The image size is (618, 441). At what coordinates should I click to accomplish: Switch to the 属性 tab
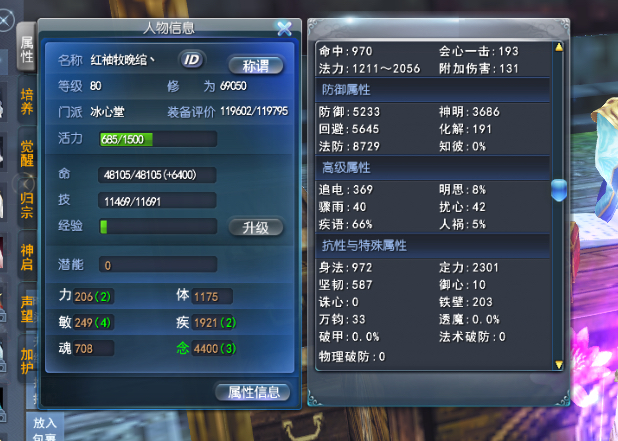point(27,48)
